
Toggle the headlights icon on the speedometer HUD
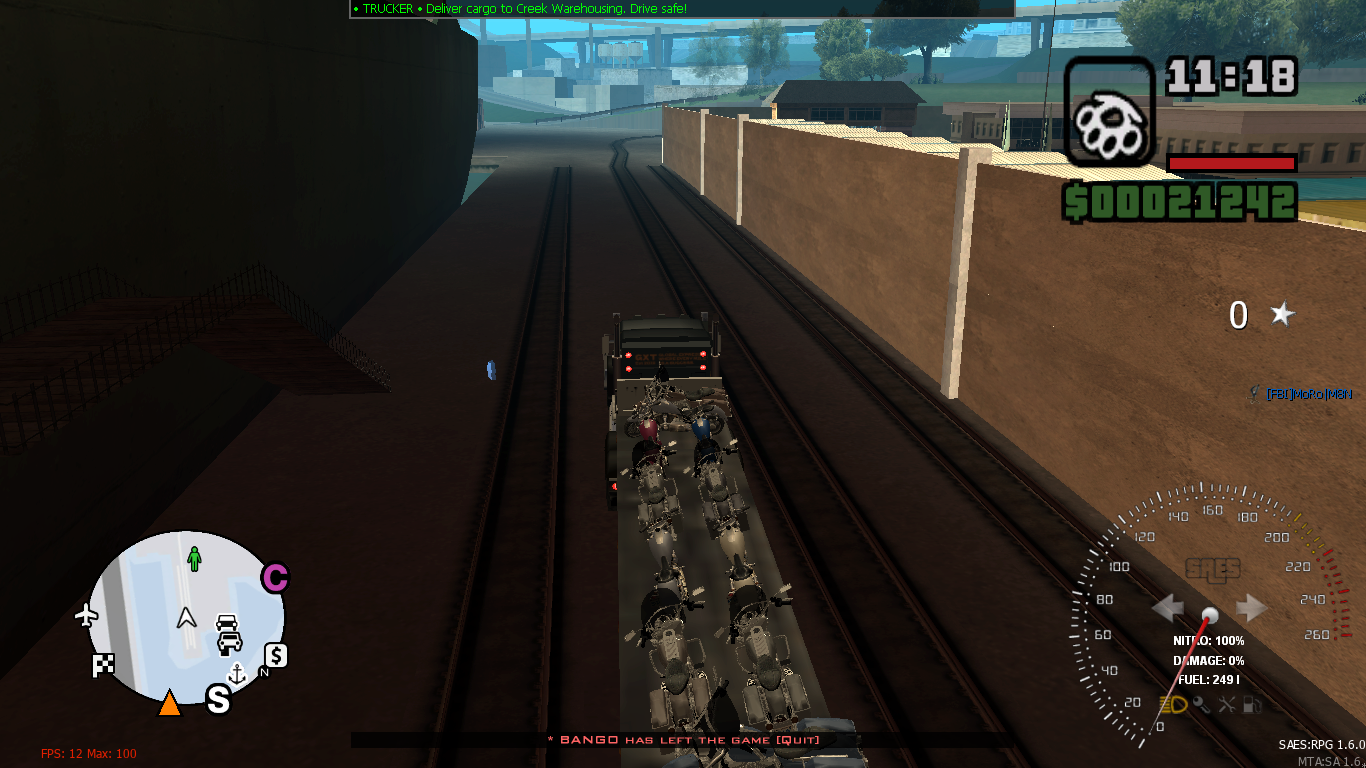[x=1173, y=704]
